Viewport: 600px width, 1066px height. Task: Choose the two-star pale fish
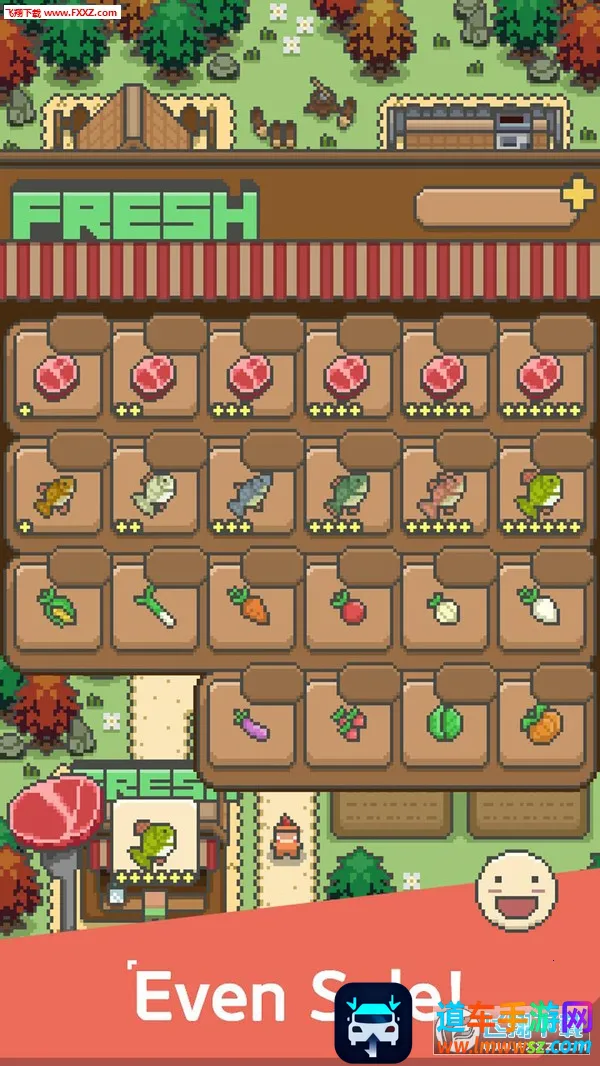tap(155, 492)
